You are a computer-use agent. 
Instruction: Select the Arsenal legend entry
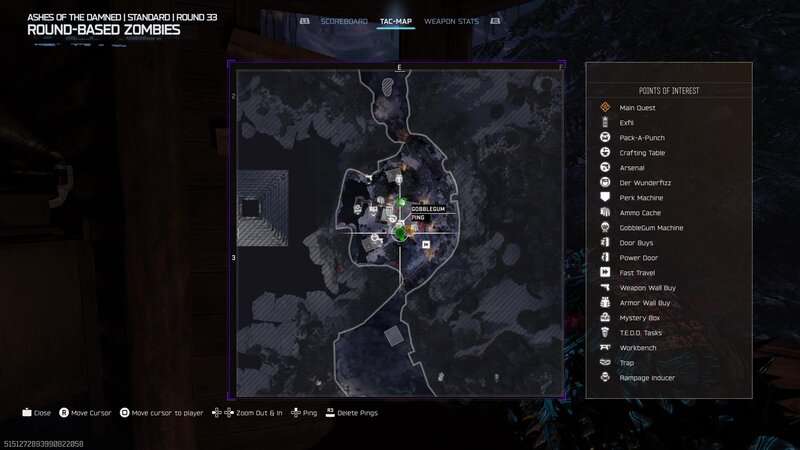(x=632, y=168)
